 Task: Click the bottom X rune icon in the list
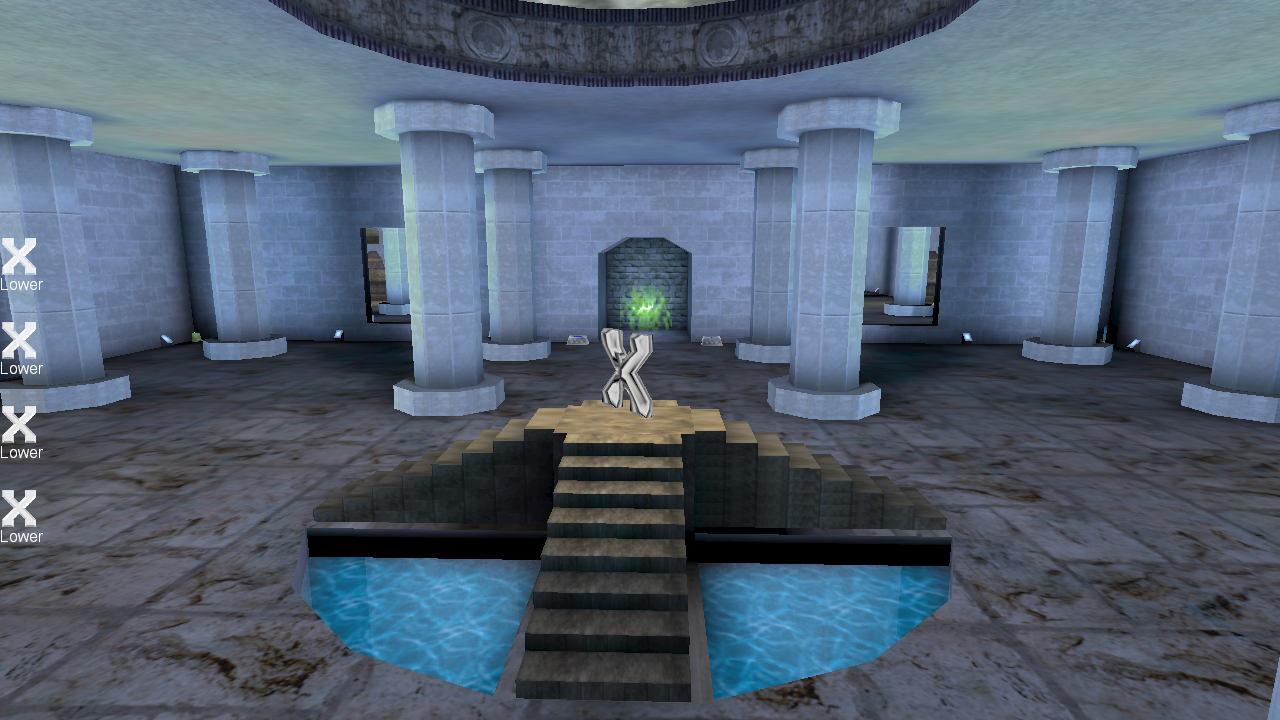(18, 507)
